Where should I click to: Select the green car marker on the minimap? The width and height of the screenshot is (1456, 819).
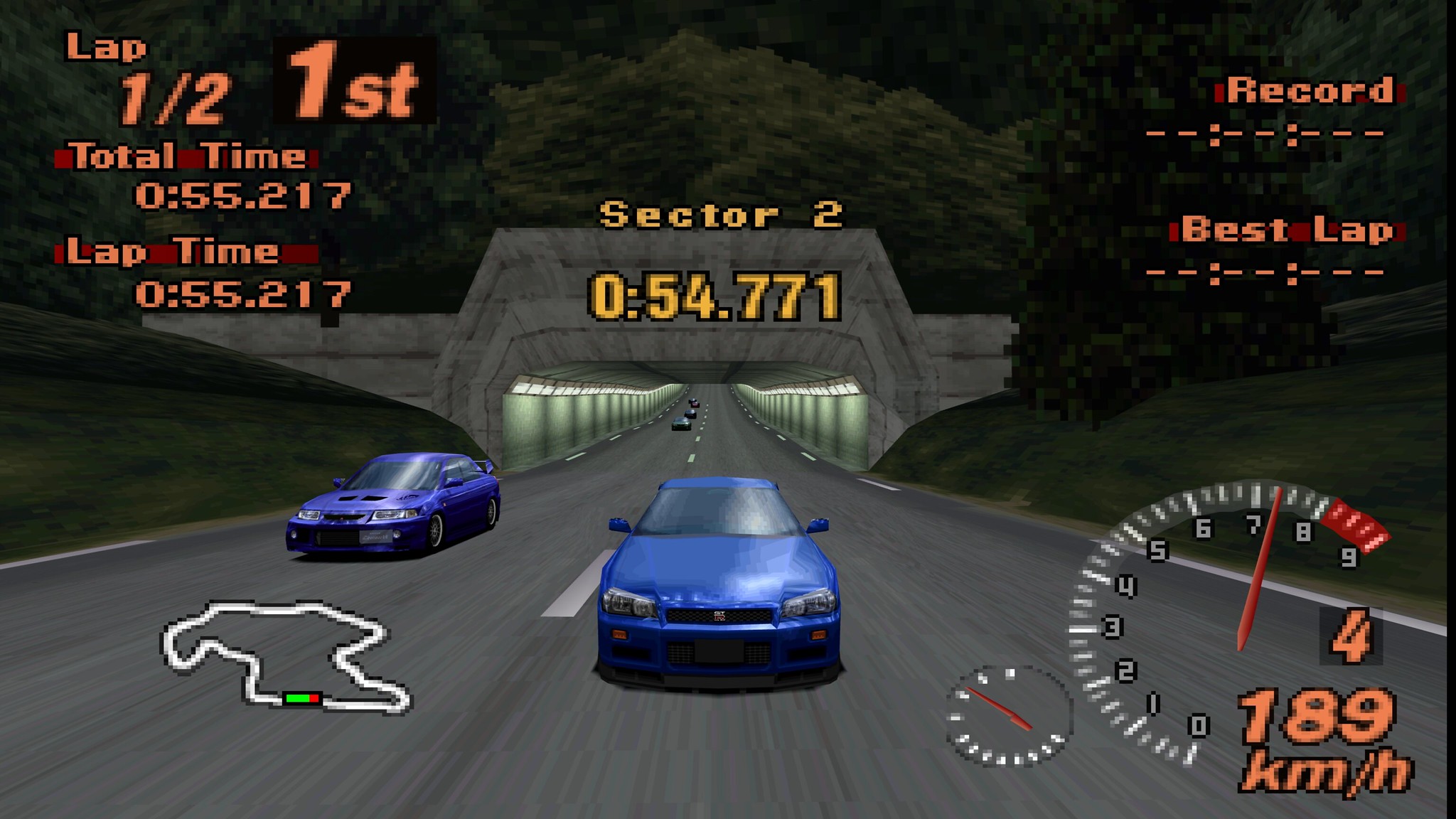[x=298, y=698]
